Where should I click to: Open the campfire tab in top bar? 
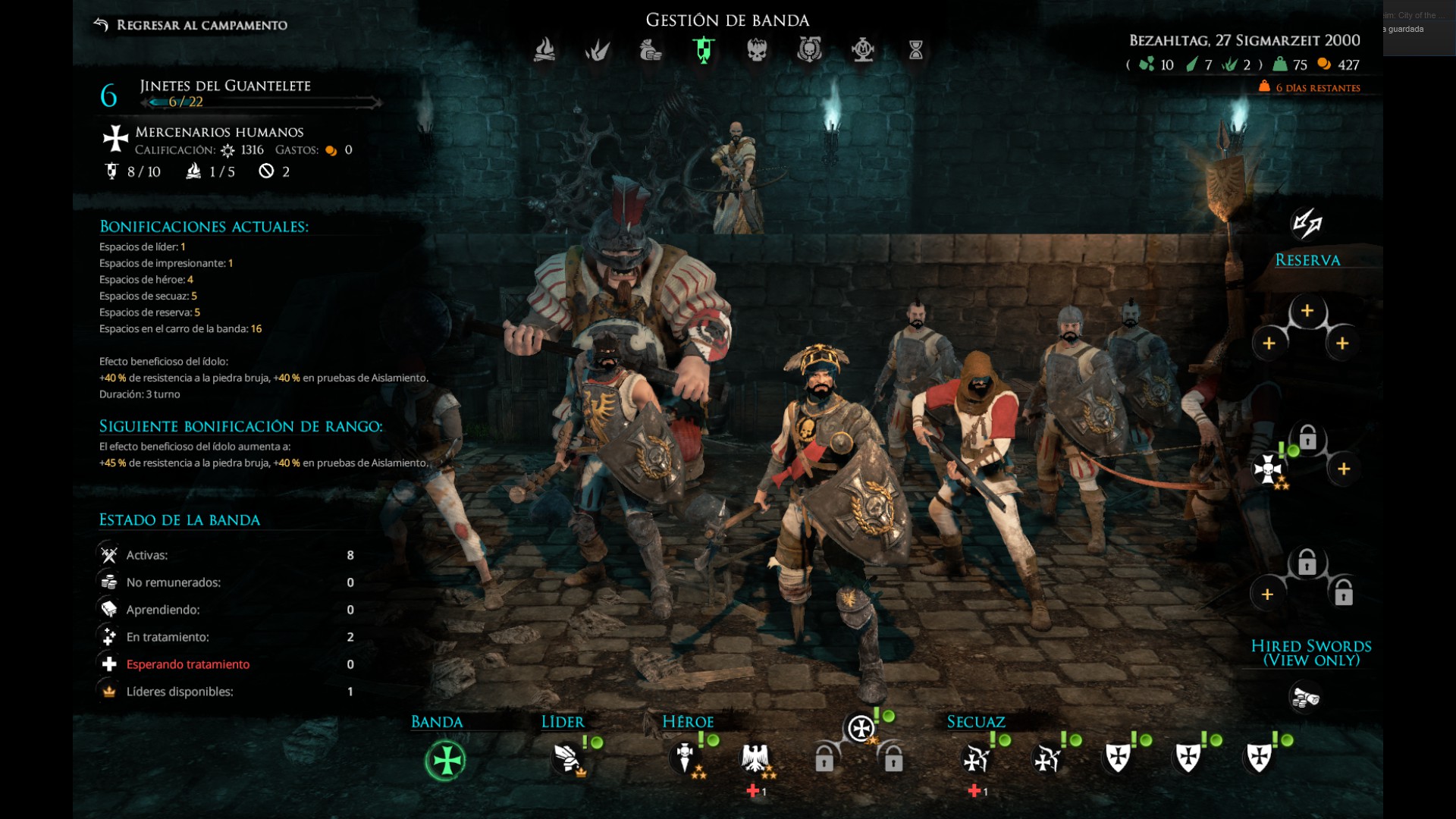(x=544, y=50)
